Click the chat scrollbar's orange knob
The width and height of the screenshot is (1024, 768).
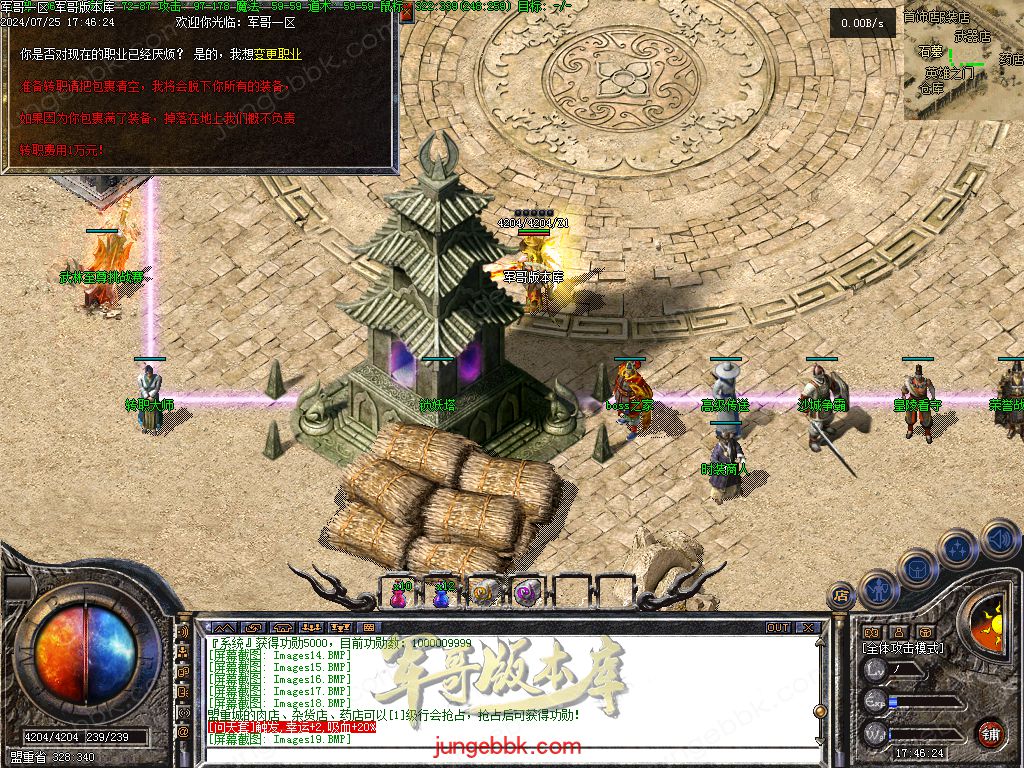point(820,711)
